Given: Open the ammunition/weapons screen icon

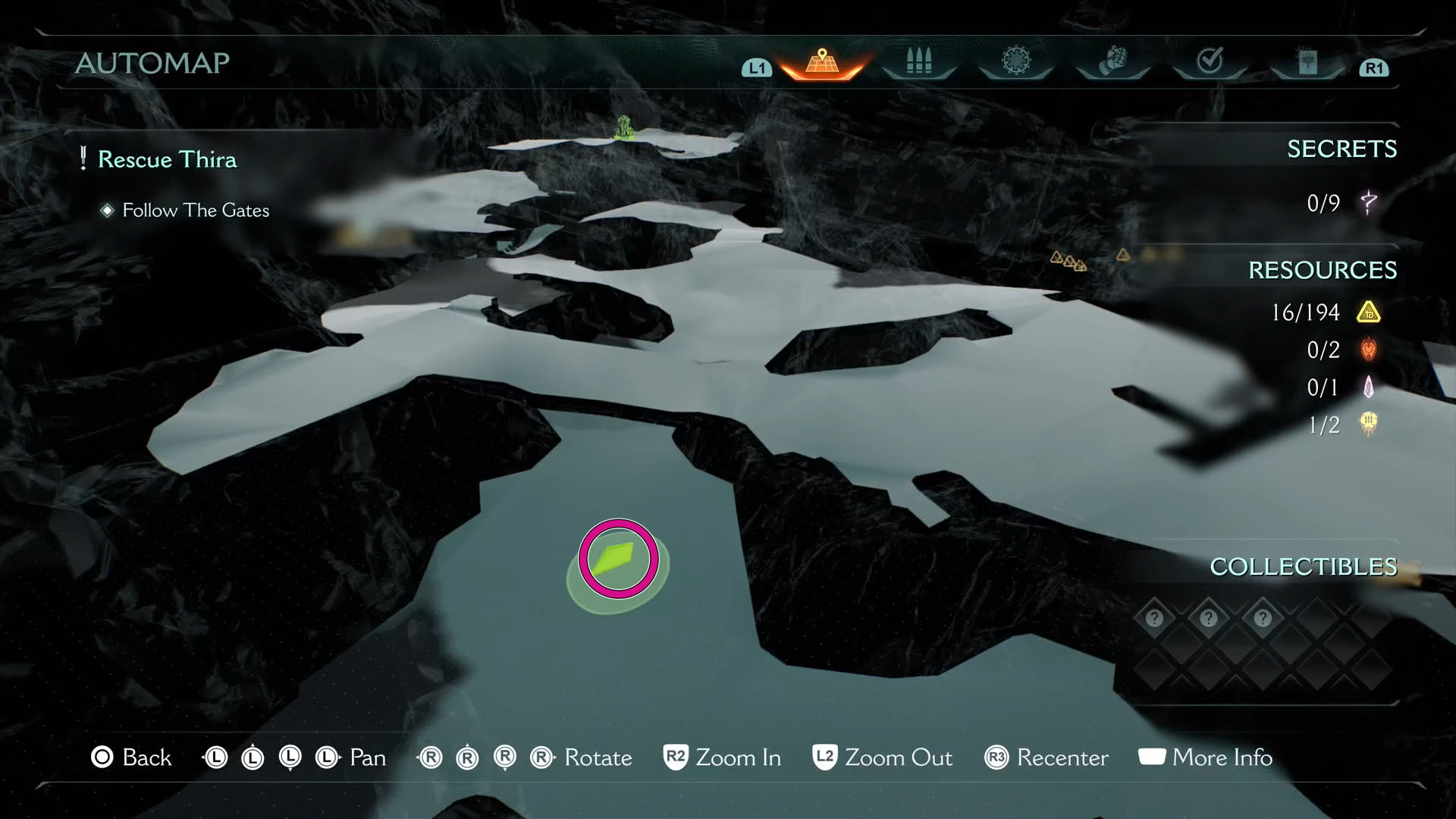Looking at the screenshot, I should click(x=918, y=62).
